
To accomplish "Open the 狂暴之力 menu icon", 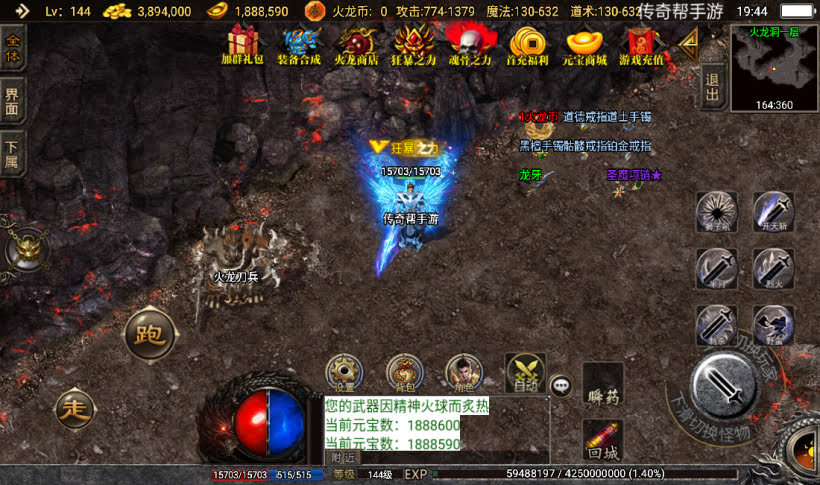I will (413, 43).
